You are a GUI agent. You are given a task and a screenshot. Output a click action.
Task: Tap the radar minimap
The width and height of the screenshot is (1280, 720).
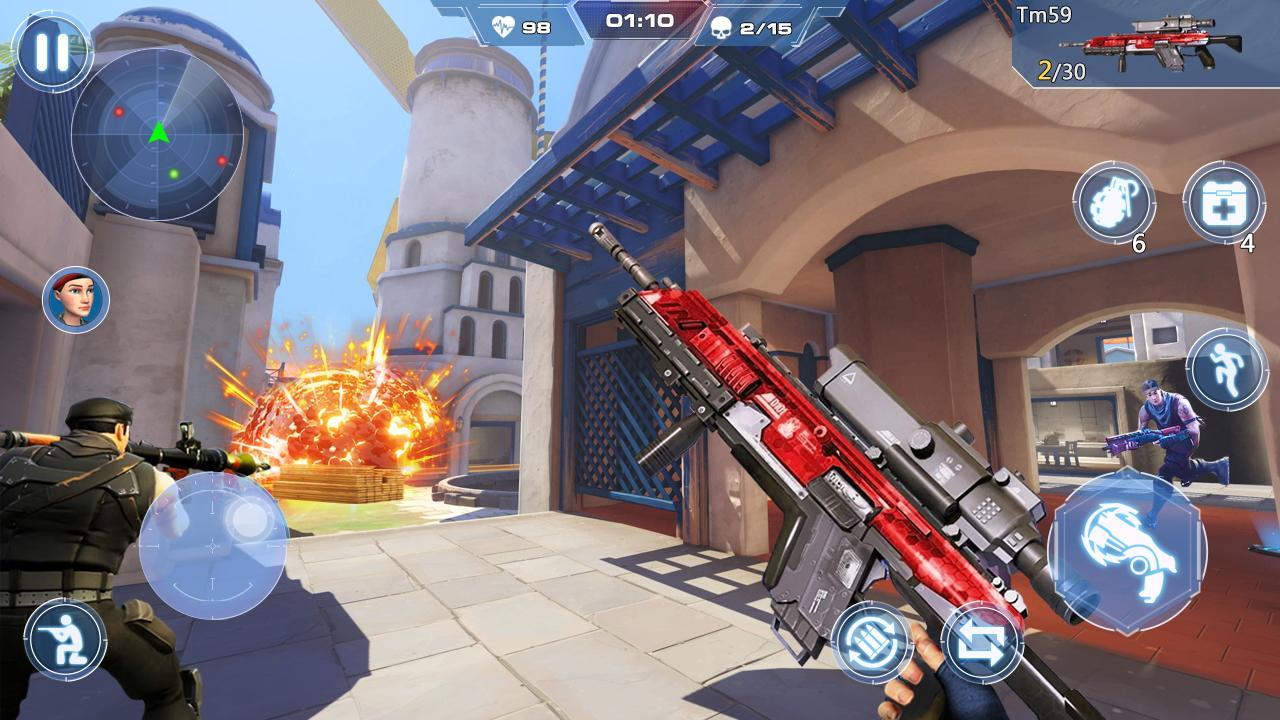pyautogui.click(x=158, y=135)
